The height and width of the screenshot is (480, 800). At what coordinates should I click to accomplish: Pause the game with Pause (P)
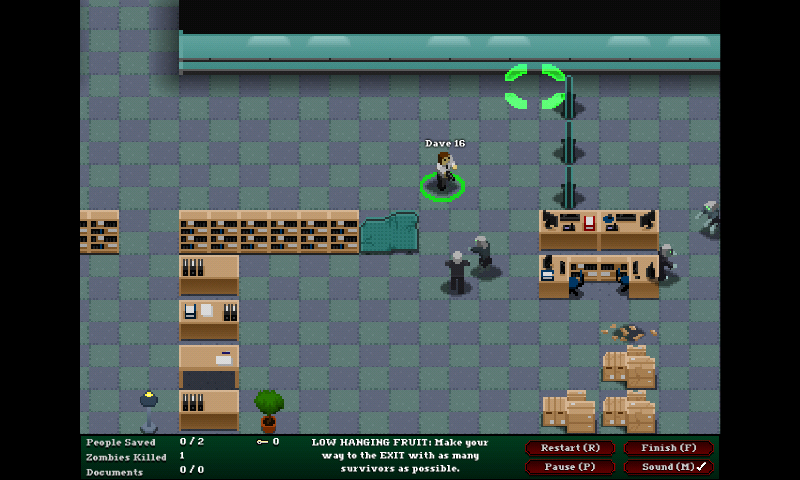click(570, 467)
